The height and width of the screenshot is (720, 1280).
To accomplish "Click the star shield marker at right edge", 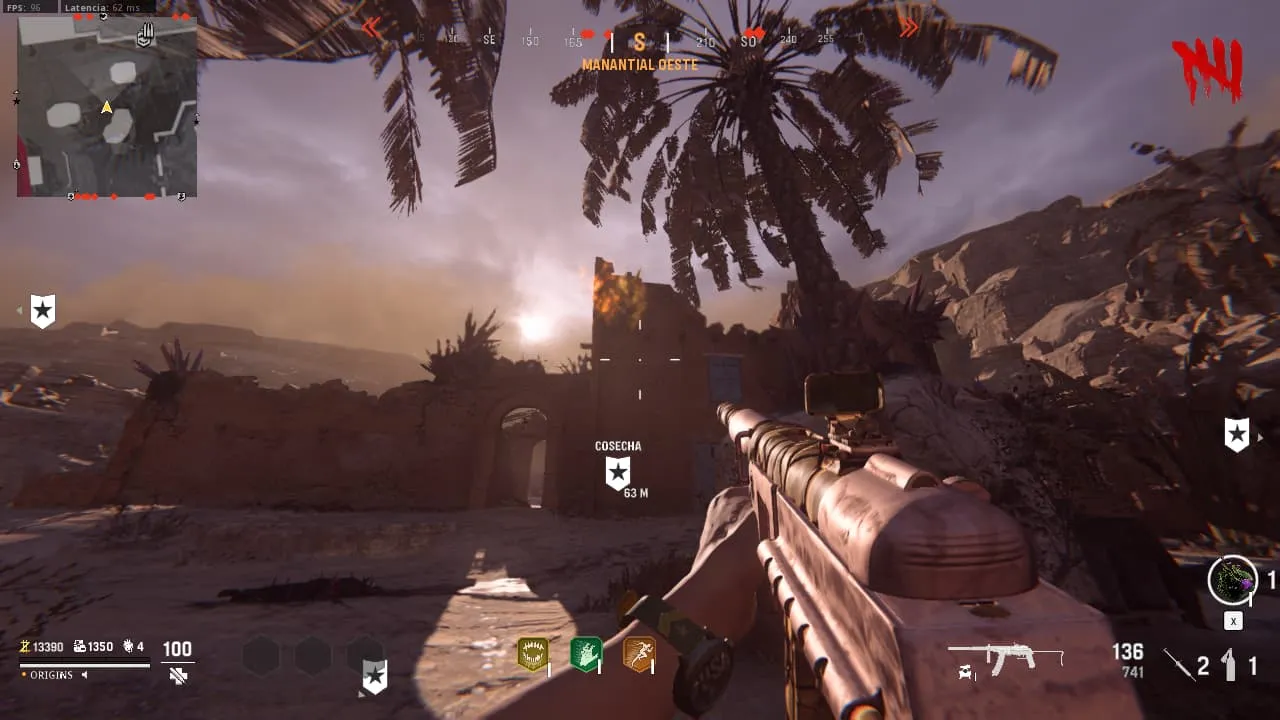I will 1237,435.
